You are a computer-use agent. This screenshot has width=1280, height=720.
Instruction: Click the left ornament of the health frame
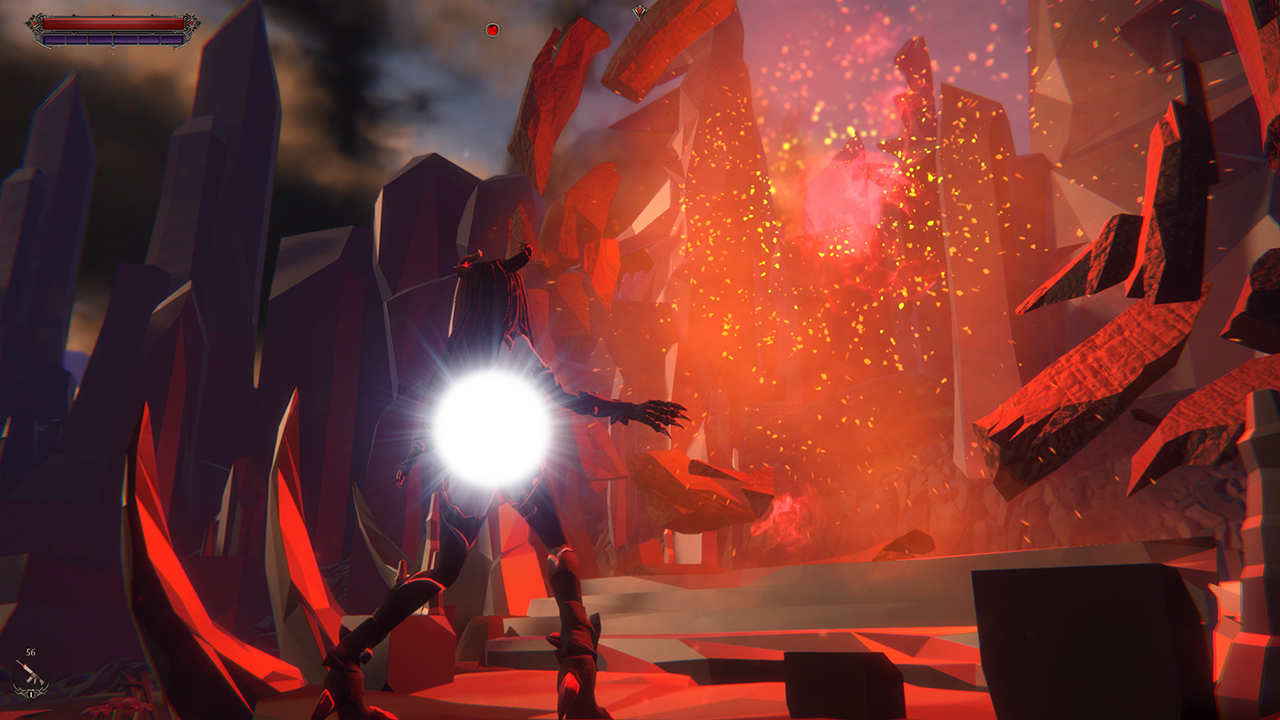coord(34,23)
